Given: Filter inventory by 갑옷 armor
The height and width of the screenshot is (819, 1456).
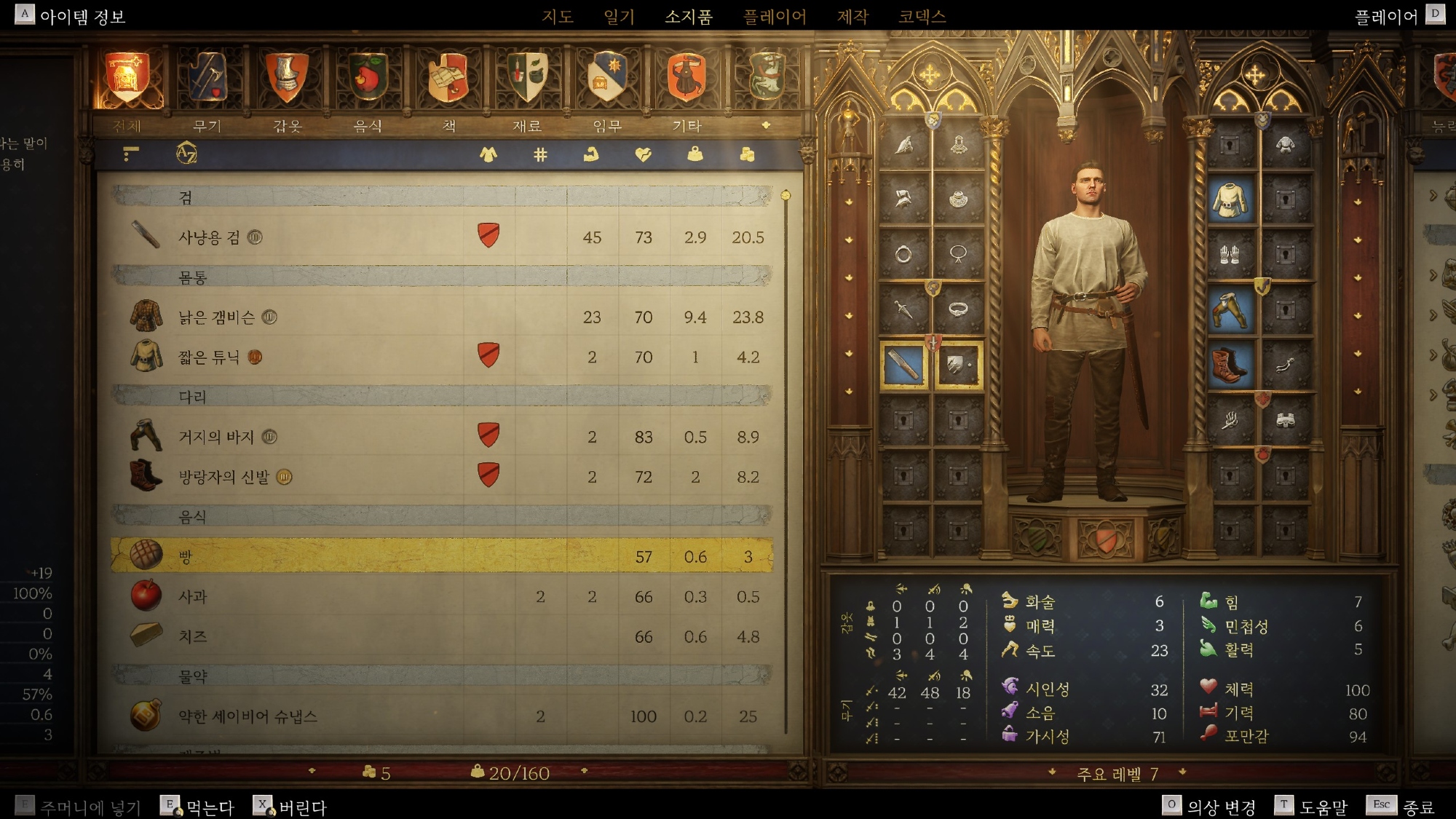Looking at the screenshot, I should (x=287, y=79).
